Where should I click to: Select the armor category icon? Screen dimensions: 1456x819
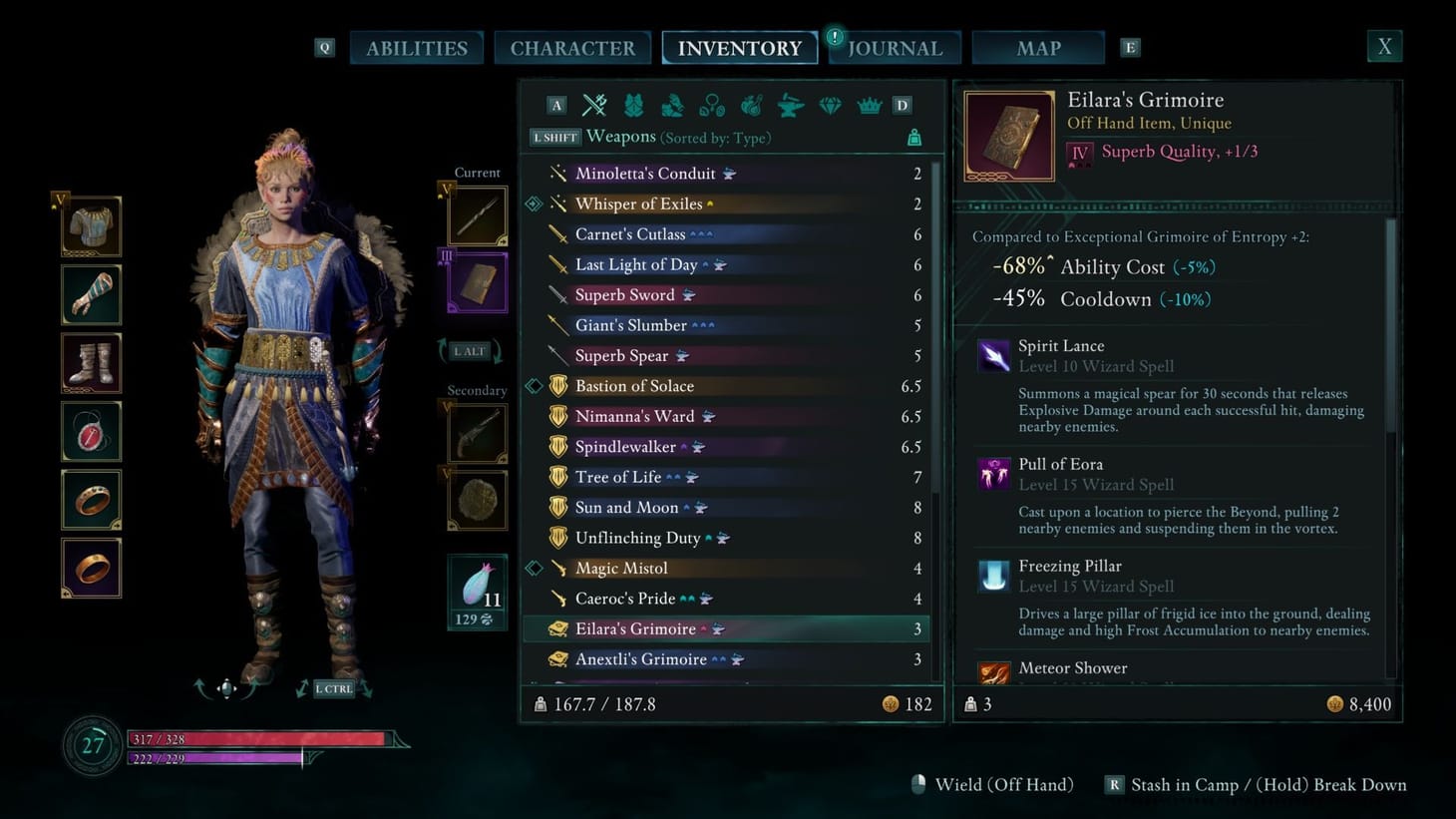pyautogui.click(x=633, y=105)
